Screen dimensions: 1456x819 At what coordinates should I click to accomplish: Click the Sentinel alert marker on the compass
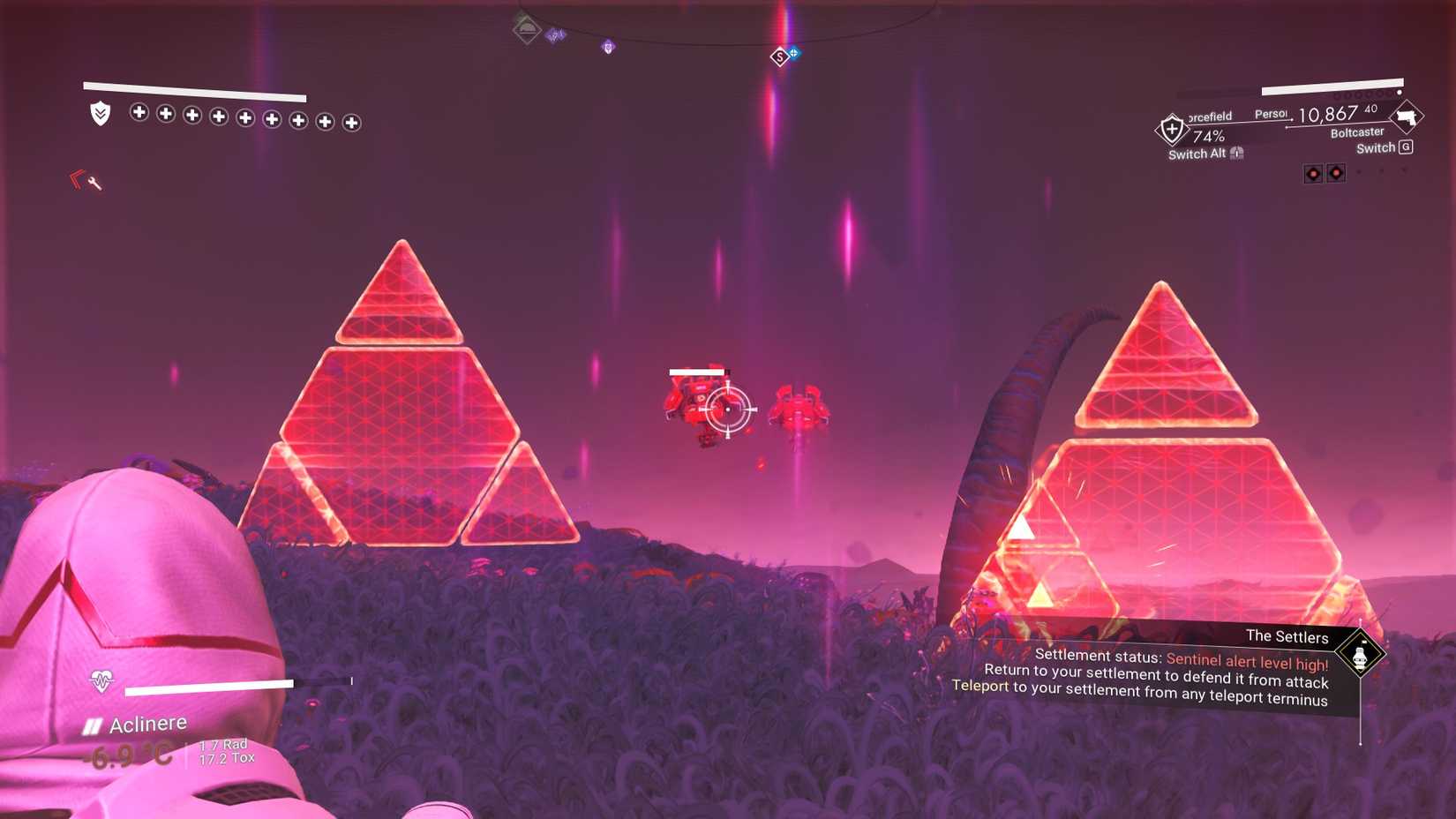pyautogui.click(x=780, y=56)
